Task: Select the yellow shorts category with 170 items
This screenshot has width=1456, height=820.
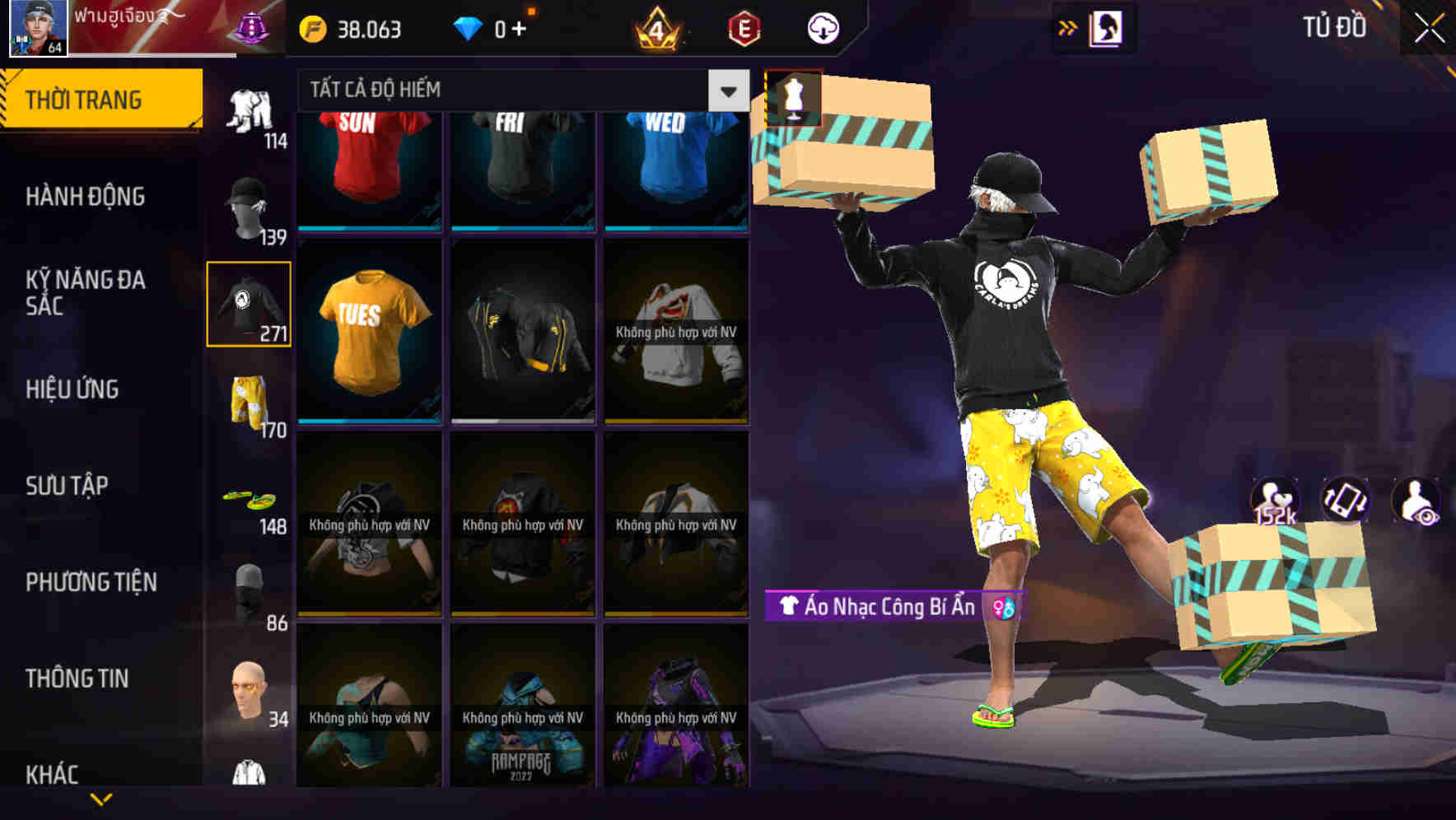Action: [x=247, y=401]
